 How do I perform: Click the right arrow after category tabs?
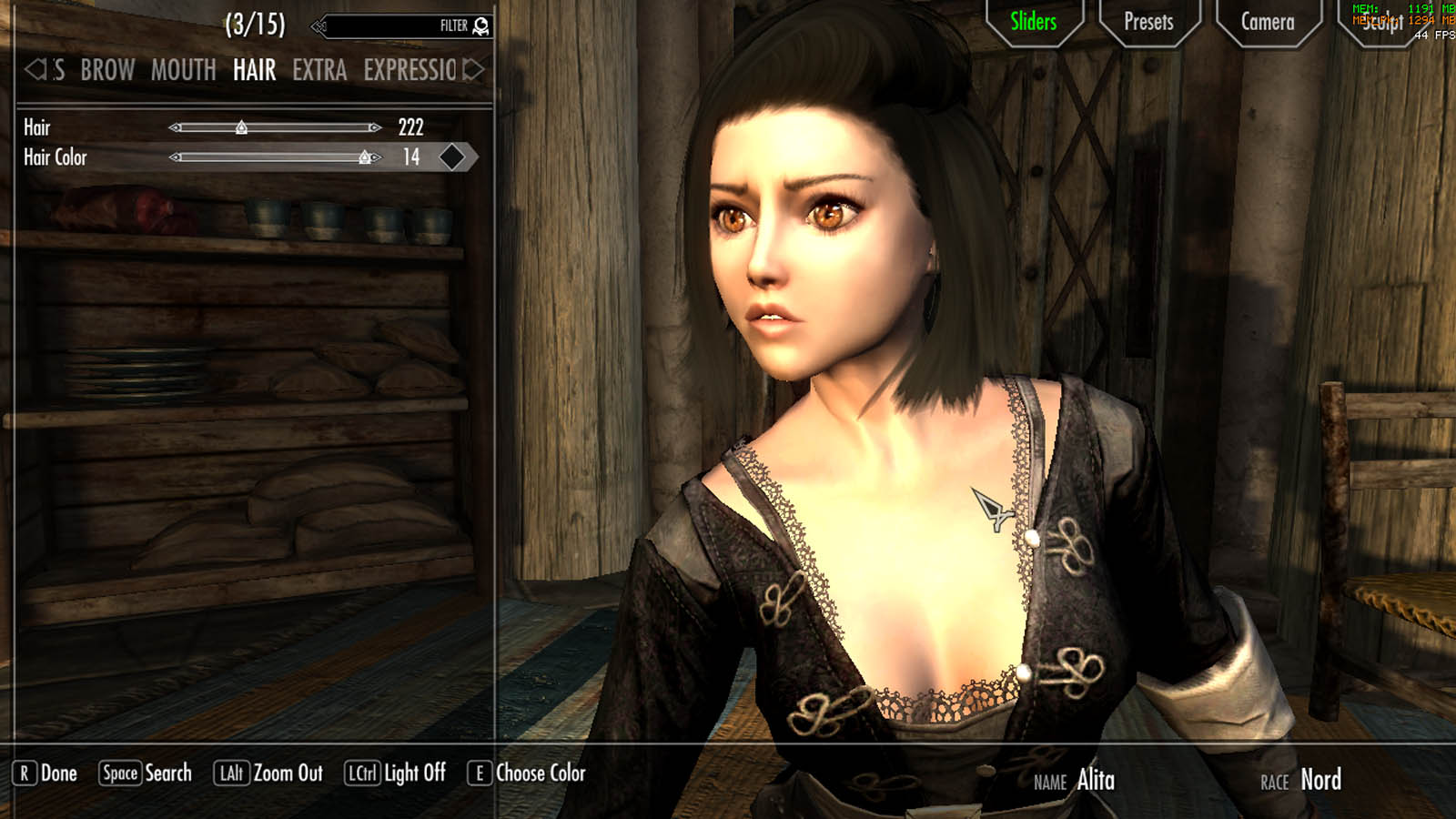coord(474,69)
